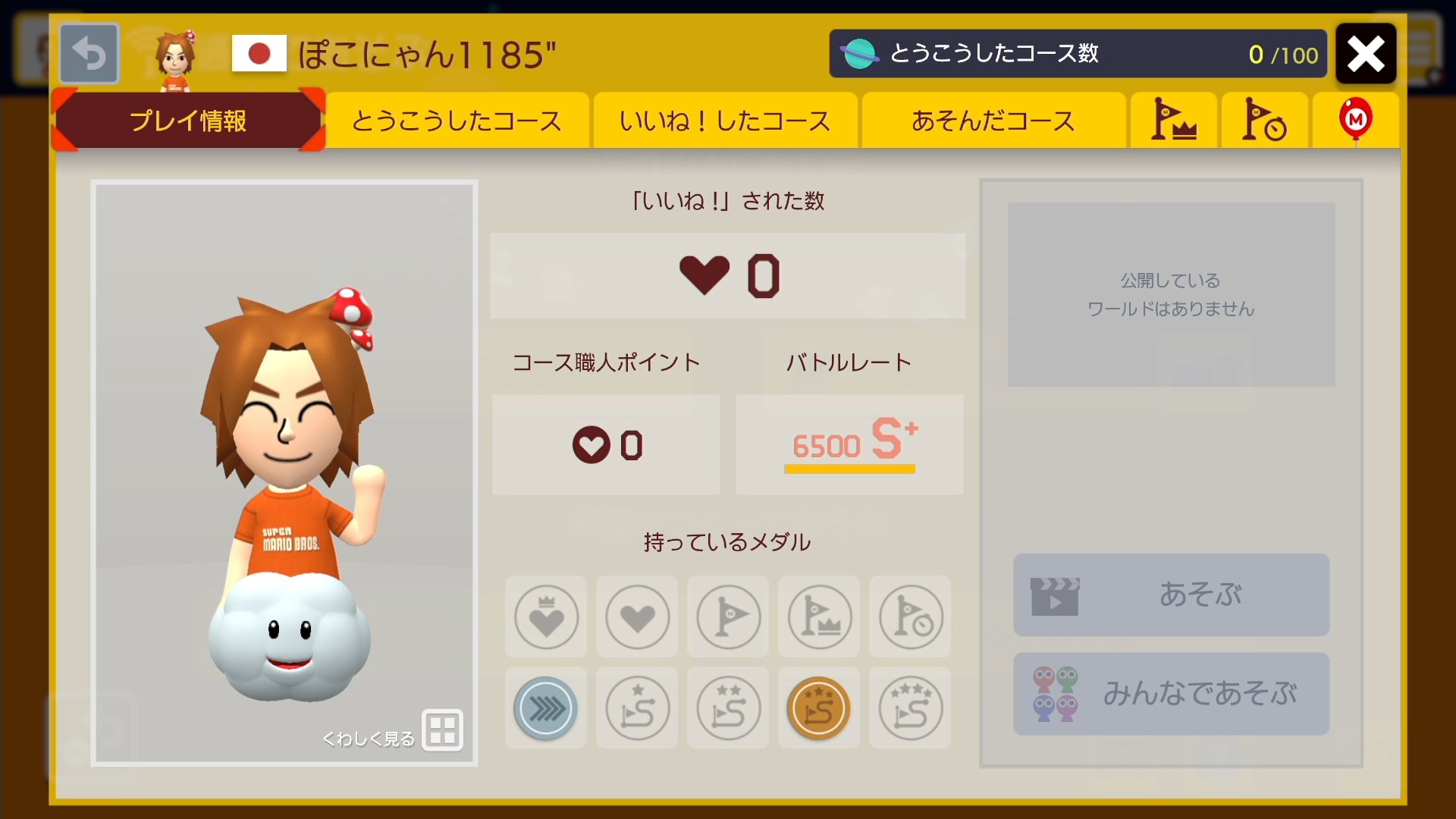
Task: Click the back arrow in the top left
Action: [x=89, y=52]
